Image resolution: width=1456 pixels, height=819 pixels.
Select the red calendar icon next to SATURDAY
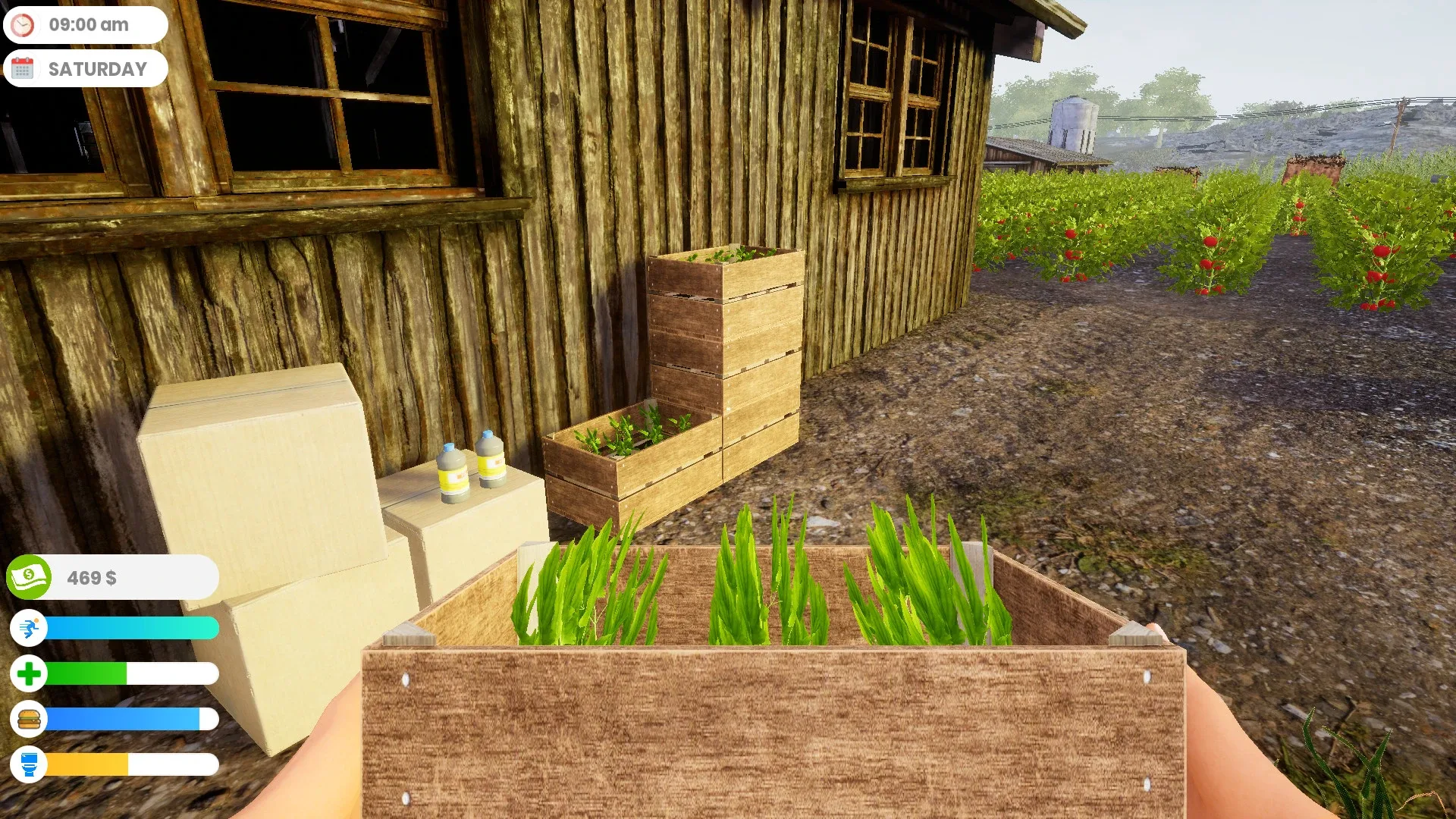pyautogui.click(x=24, y=68)
